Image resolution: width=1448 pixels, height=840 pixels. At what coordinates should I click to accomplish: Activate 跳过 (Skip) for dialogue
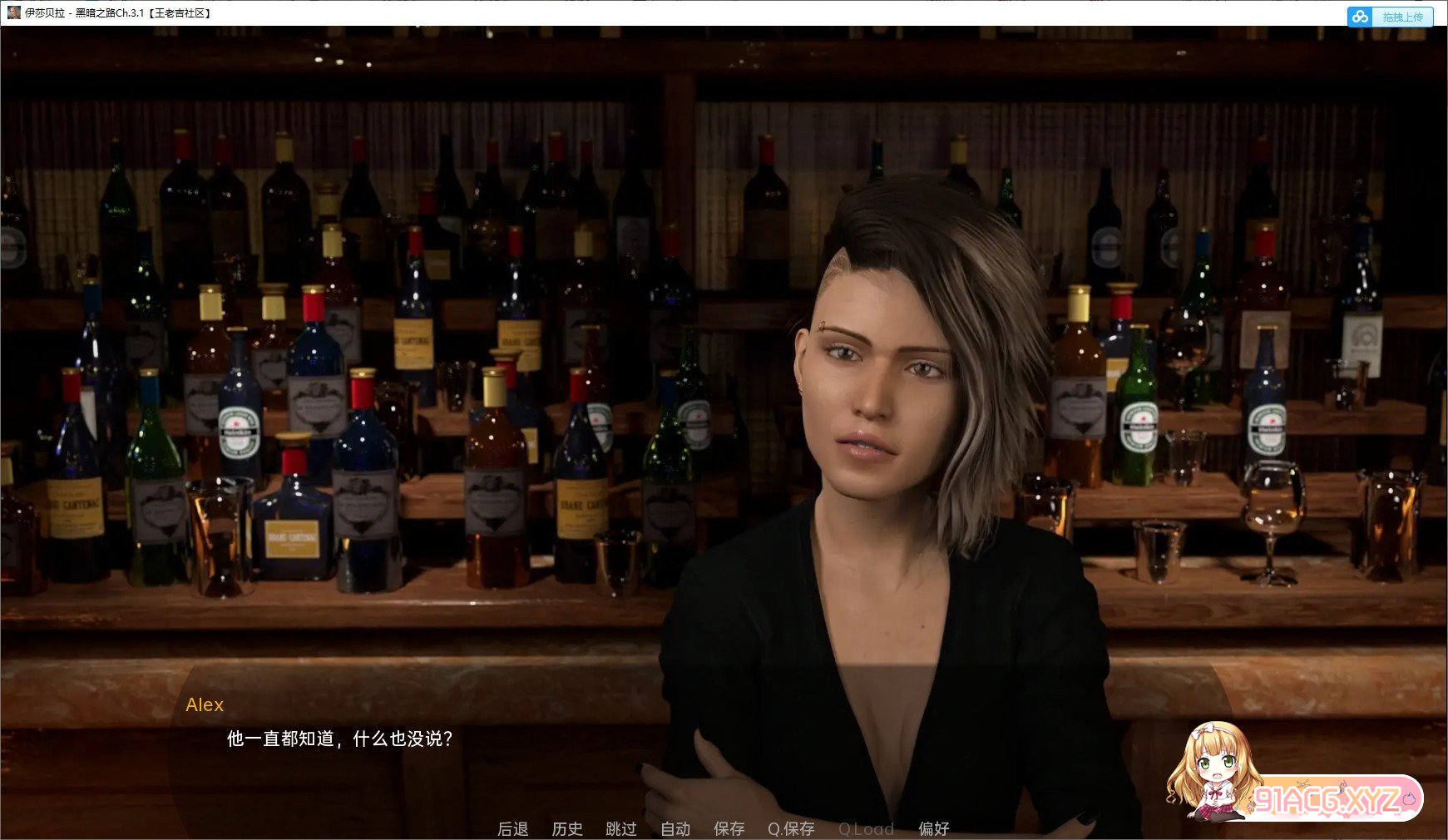620,828
